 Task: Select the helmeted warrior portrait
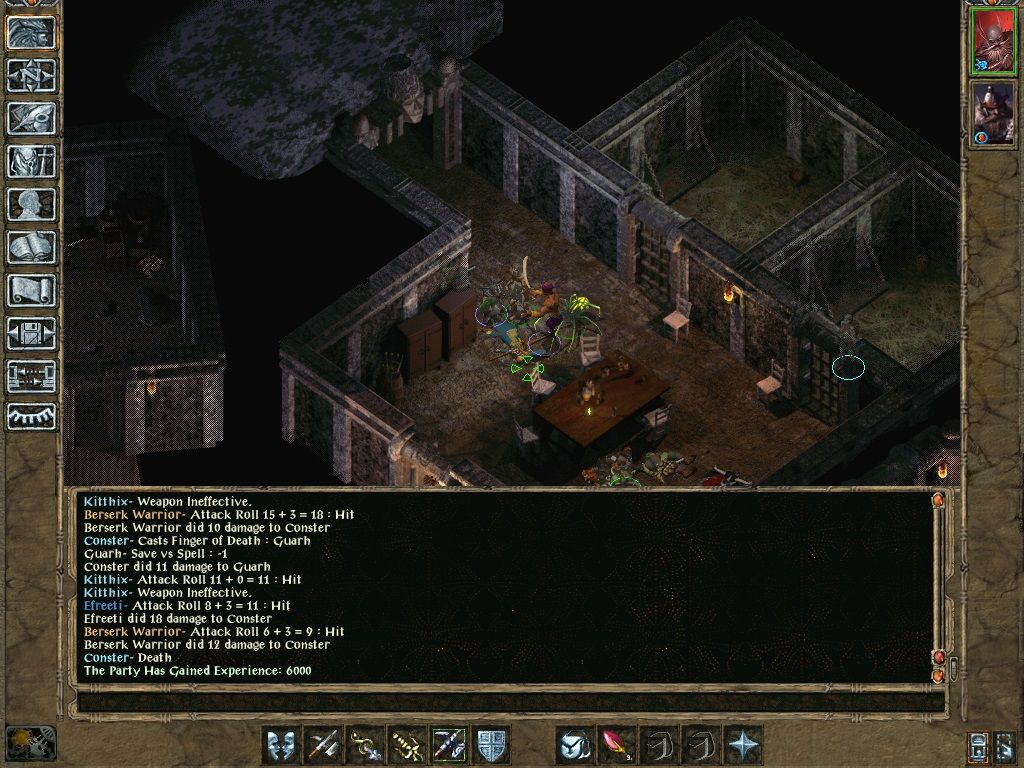pos(993,112)
